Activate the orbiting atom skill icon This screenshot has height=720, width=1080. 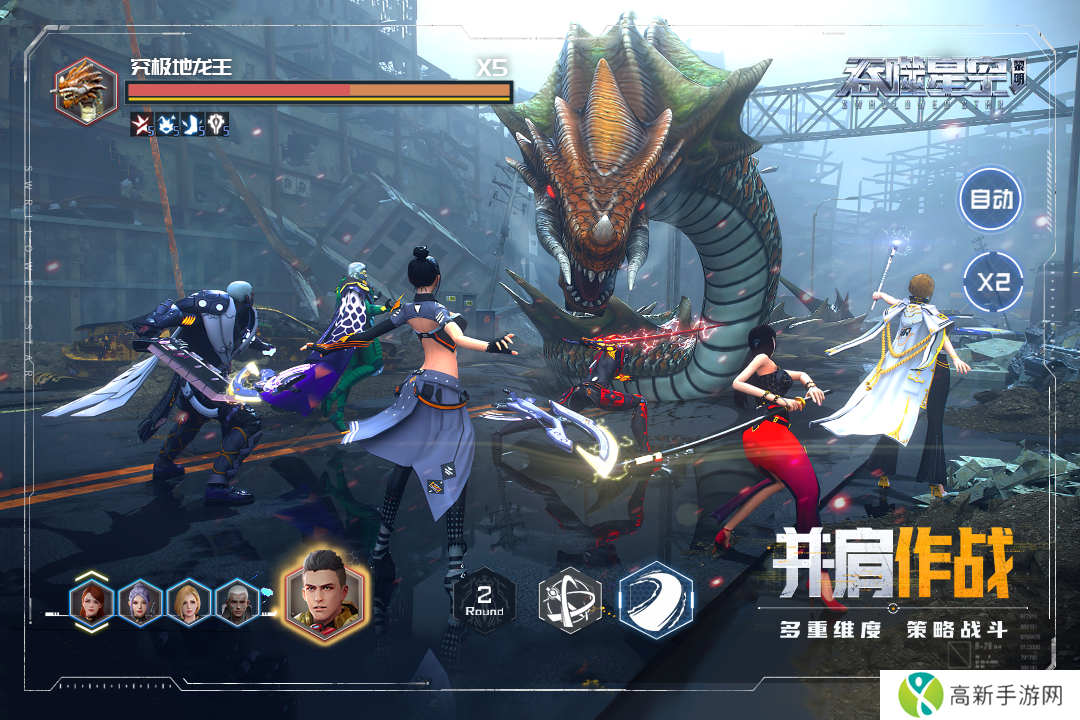tap(570, 601)
